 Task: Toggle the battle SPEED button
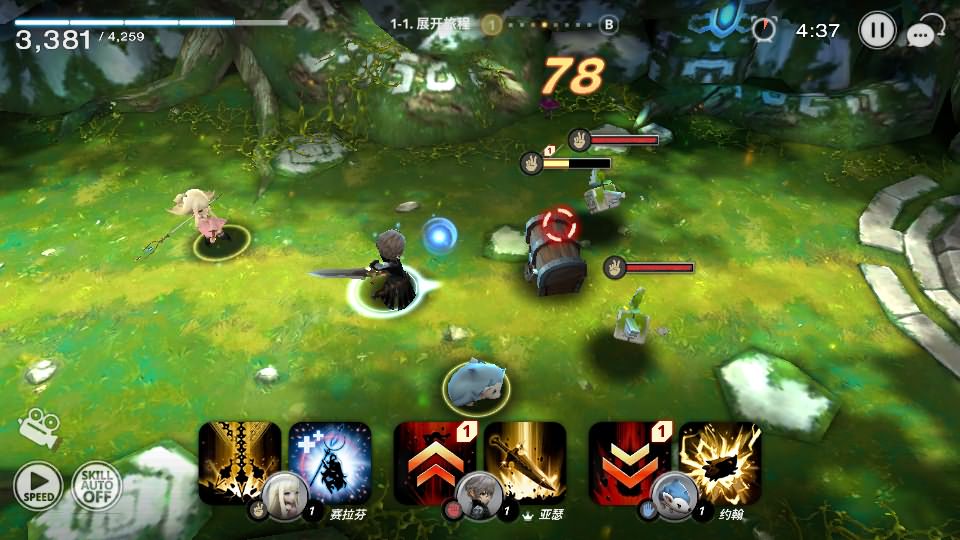pos(38,486)
